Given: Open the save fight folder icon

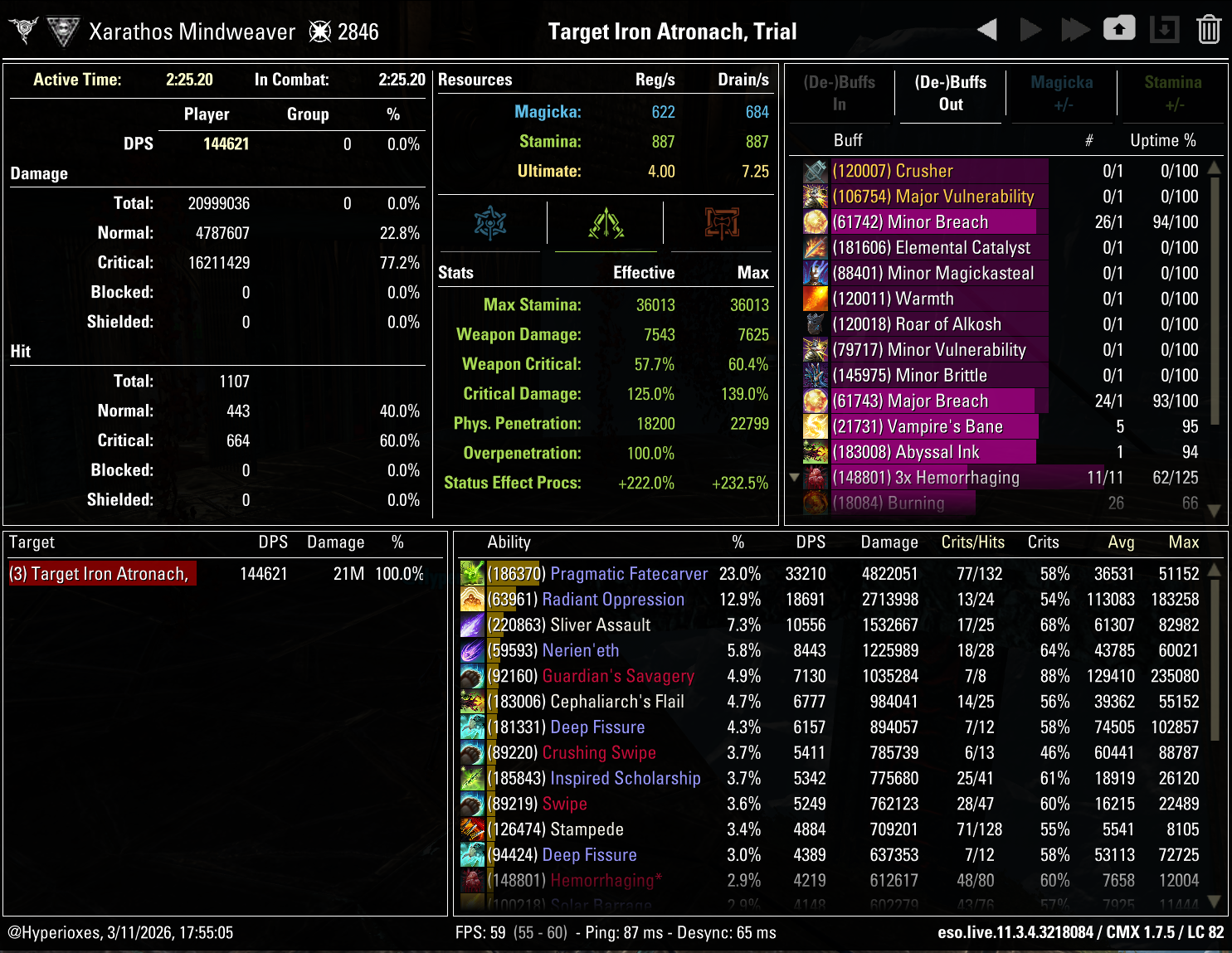Looking at the screenshot, I should (x=1119, y=28).
